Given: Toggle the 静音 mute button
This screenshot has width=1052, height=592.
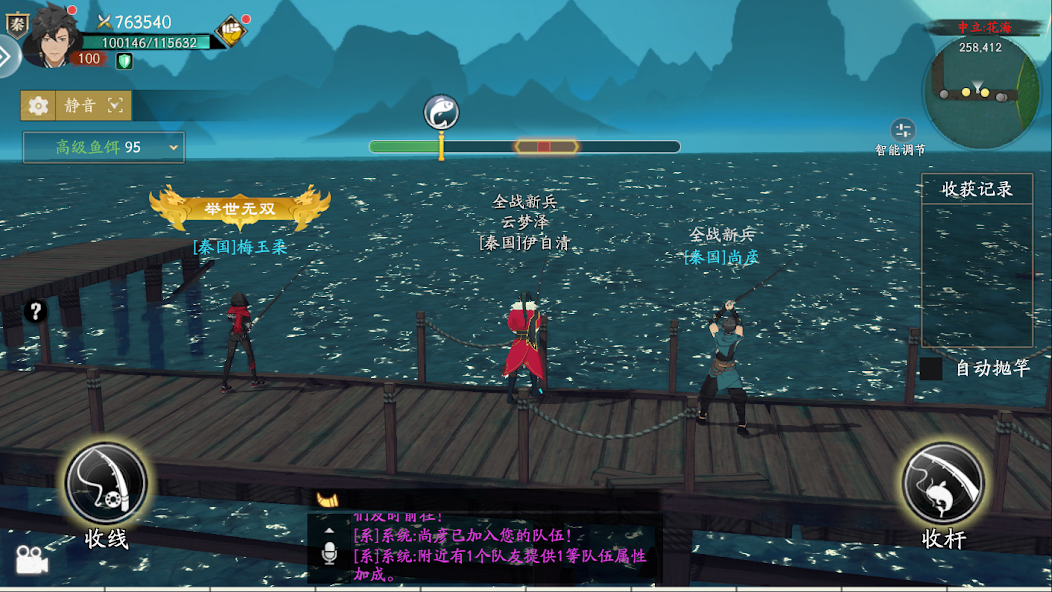Looking at the screenshot, I should [x=80, y=105].
